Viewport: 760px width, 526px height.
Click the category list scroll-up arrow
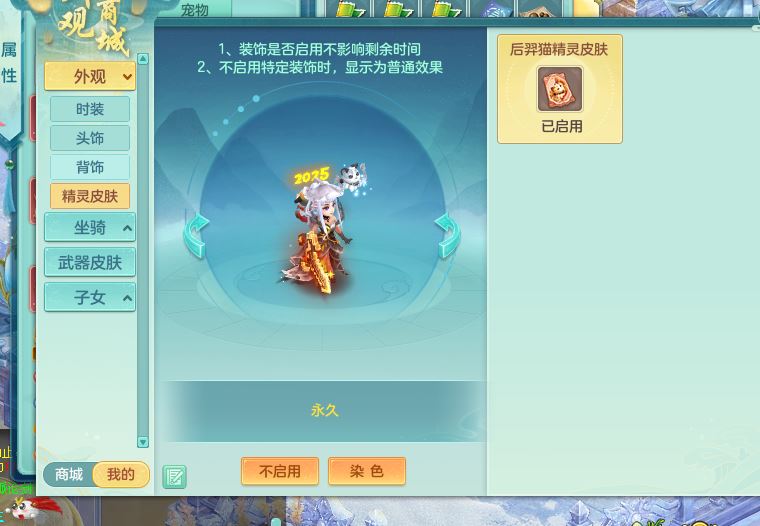coord(143,59)
